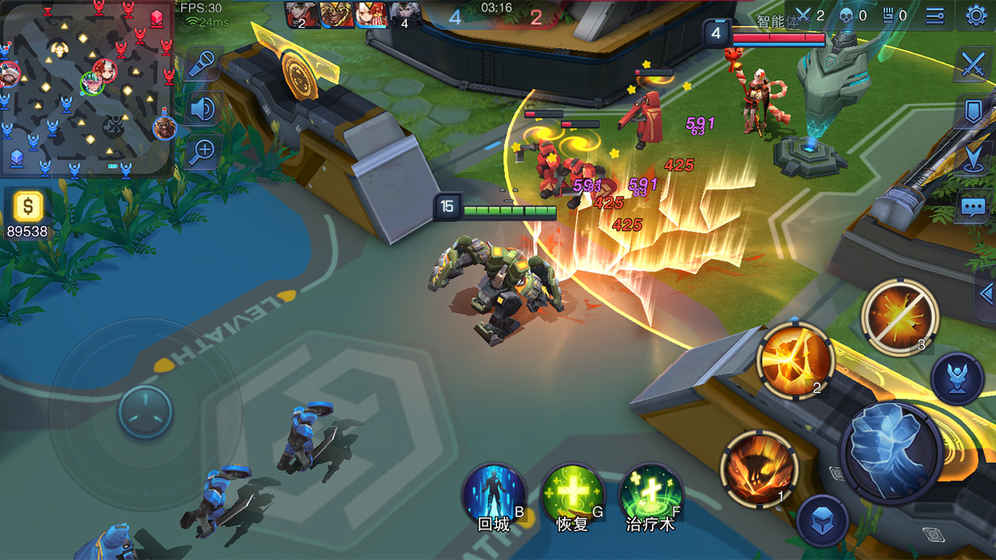The height and width of the screenshot is (560, 996).
Task: Cast skill 2 fiery ground crack
Action: 796,359
